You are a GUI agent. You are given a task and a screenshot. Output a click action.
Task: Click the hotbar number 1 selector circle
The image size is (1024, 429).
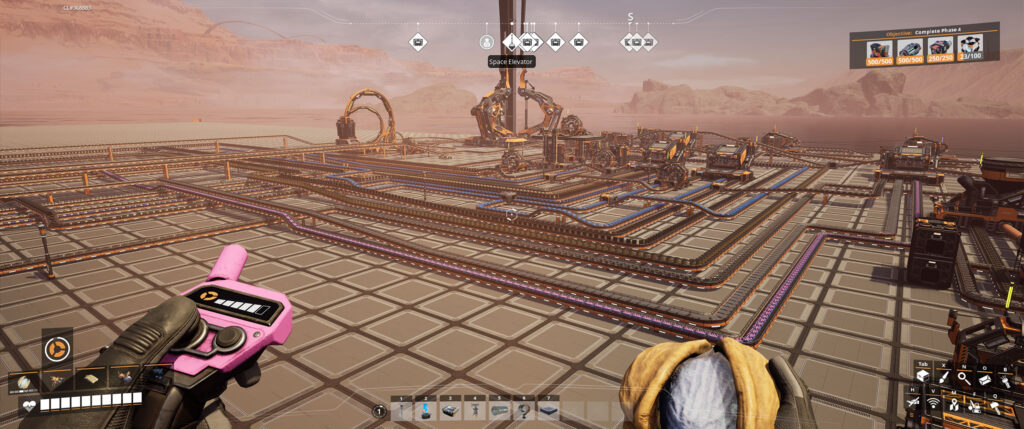[379, 410]
